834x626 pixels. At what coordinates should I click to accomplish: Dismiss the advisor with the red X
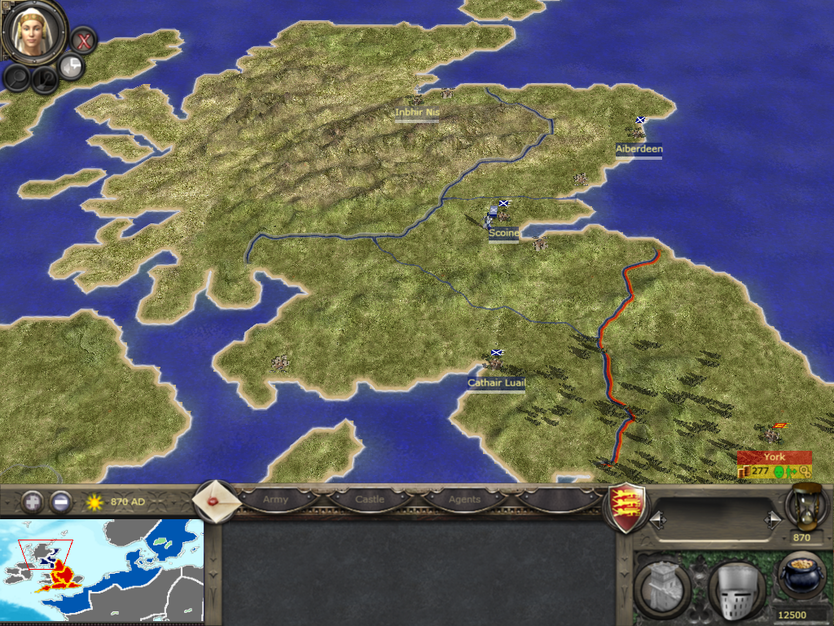(x=84, y=41)
